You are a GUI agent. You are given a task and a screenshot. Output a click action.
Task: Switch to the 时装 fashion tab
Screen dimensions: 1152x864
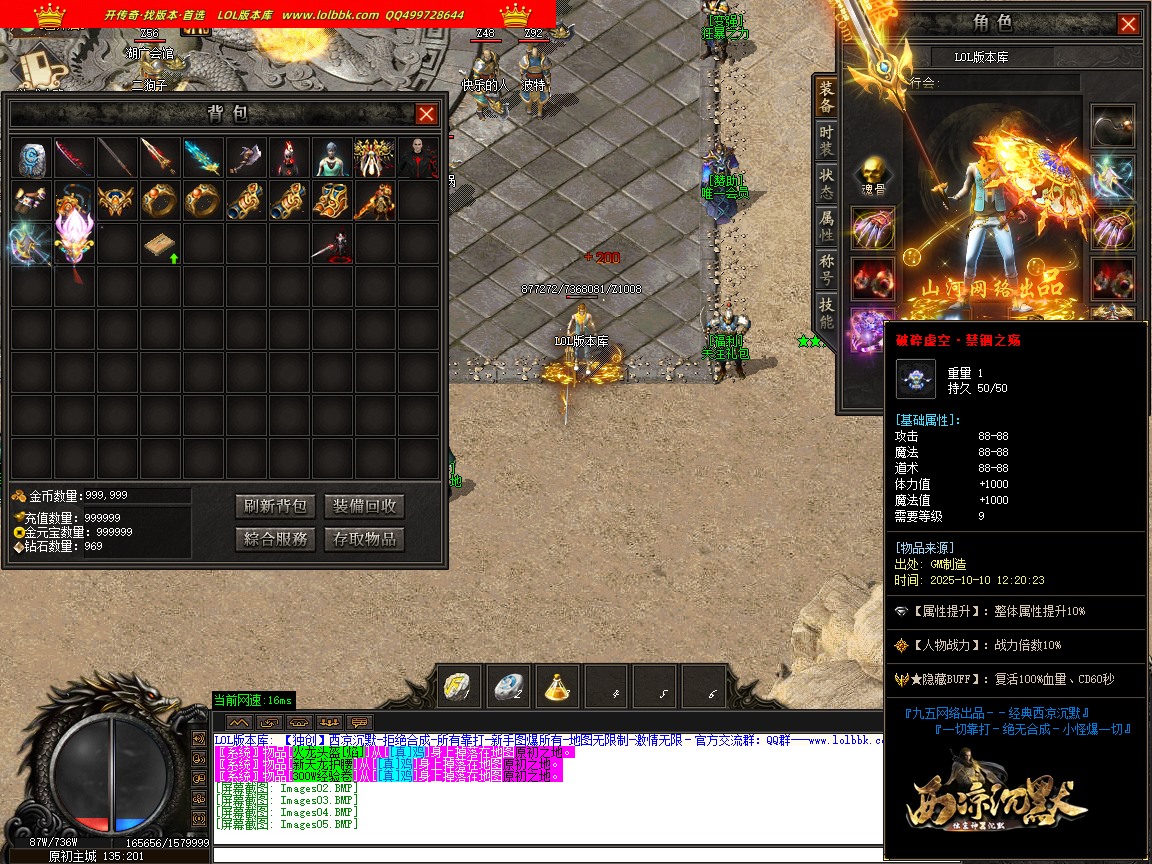826,140
